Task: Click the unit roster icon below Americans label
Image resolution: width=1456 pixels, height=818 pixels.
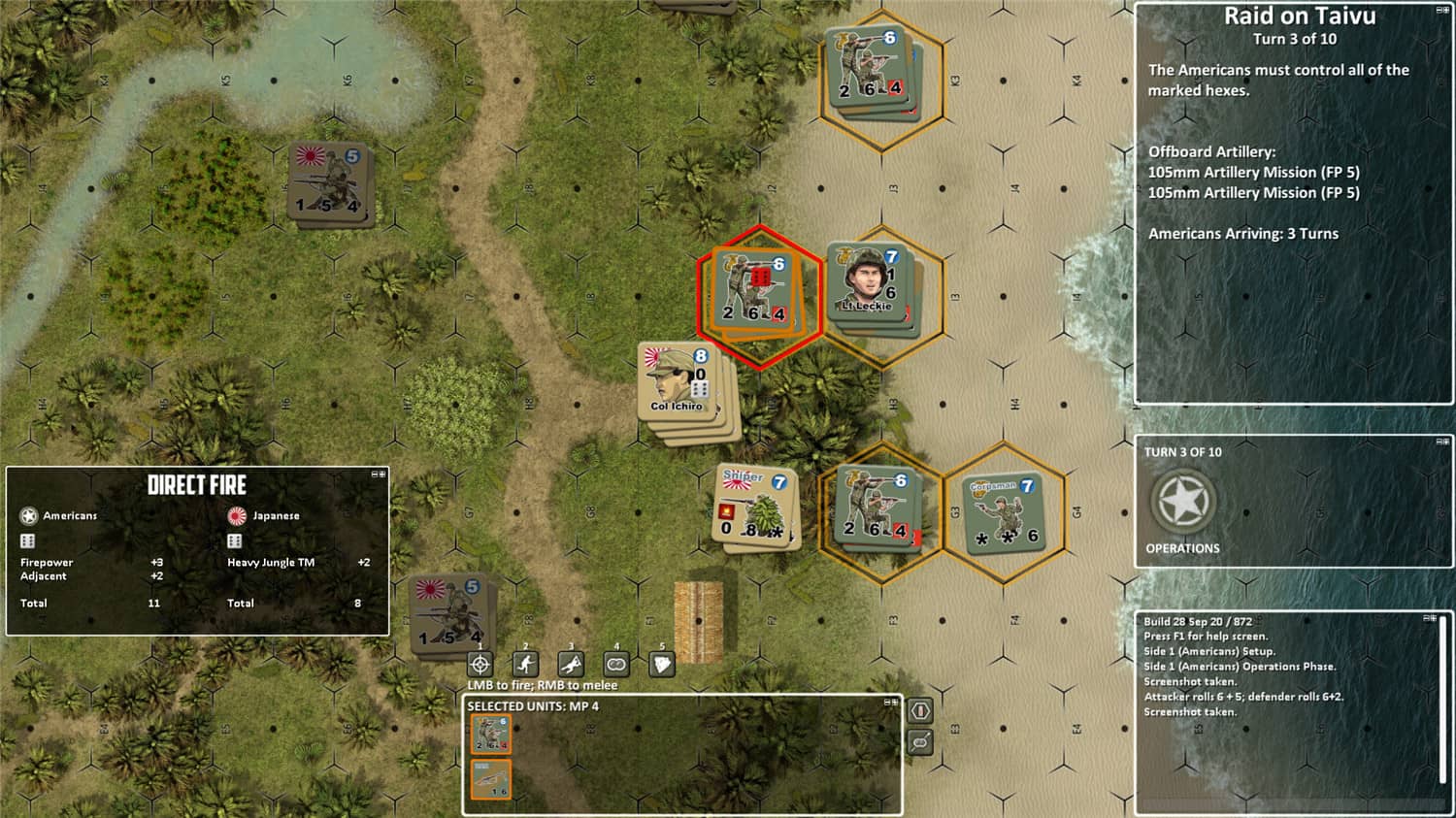Action: tap(29, 540)
